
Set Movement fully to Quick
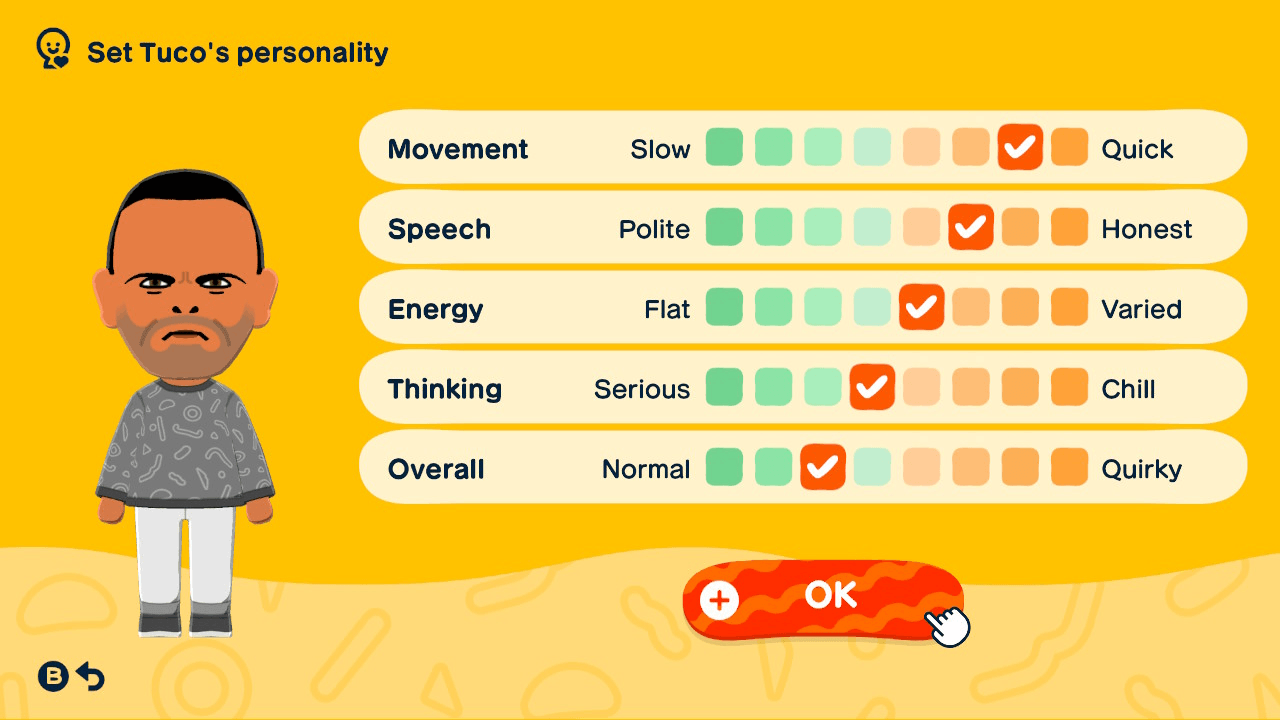point(1069,148)
